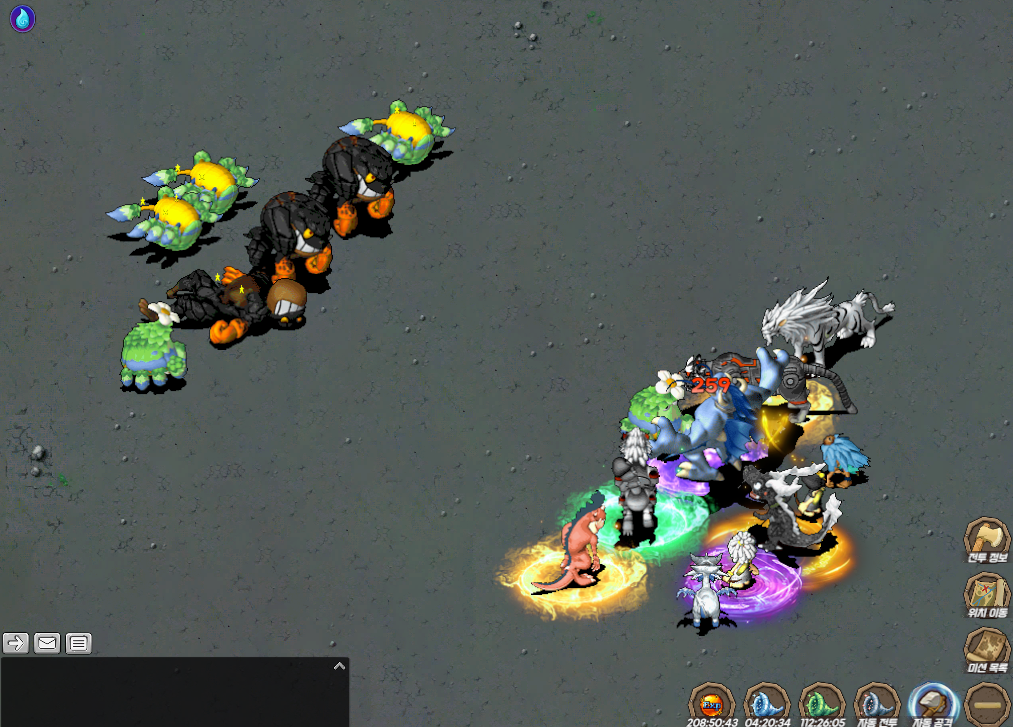Viewport: 1013px width, 727px height.
Task: Select the 위치 이동 map move button
Action: pyautogui.click(x=986, y=594)
